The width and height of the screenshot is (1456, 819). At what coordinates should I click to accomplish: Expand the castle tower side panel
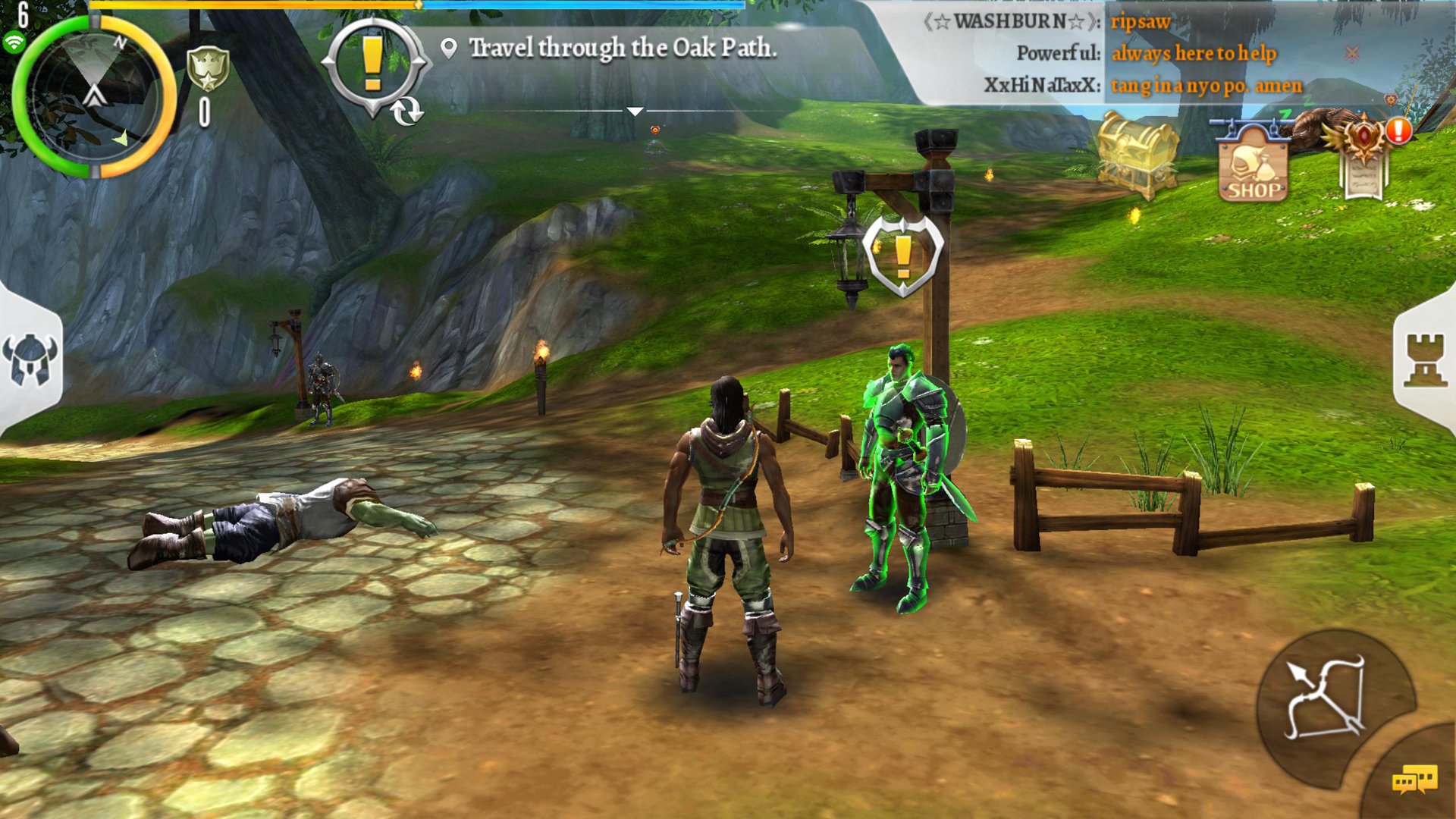[x=1426, y=360]
